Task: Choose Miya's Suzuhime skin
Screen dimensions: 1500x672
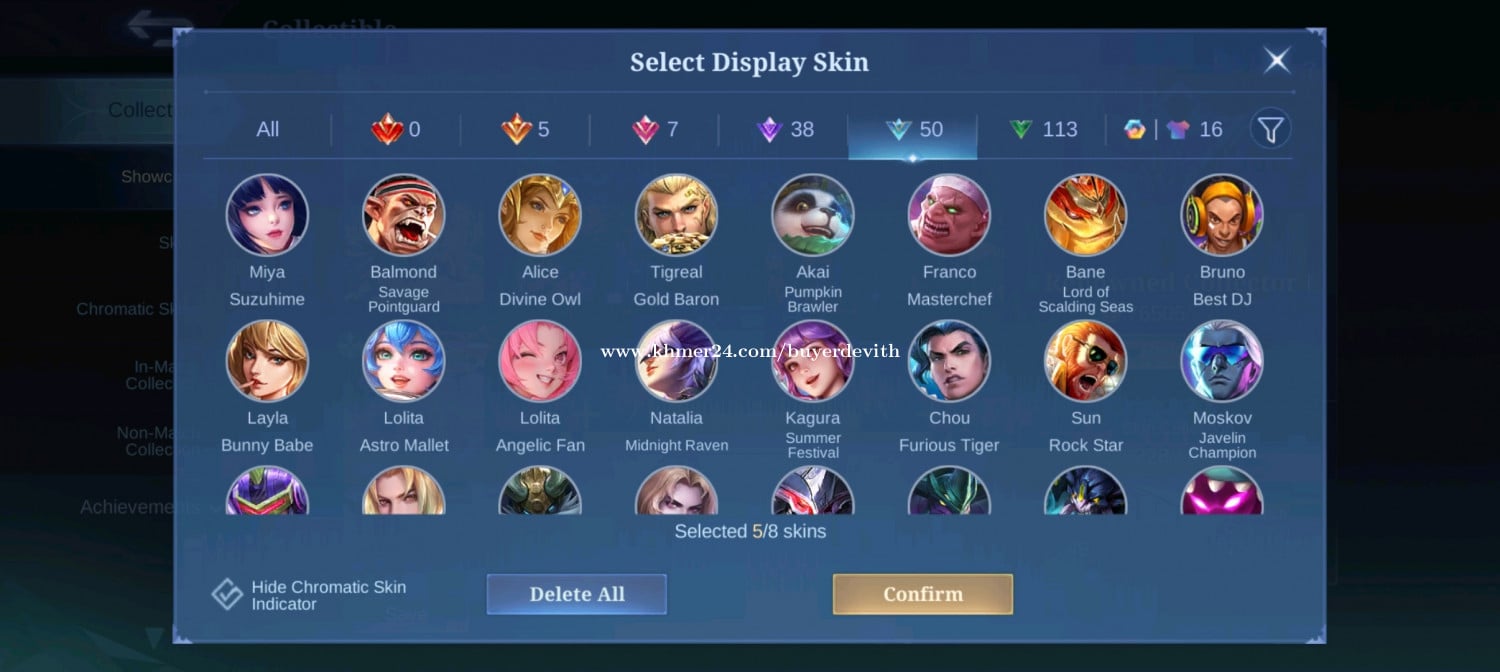Action: tap(267, 216)
